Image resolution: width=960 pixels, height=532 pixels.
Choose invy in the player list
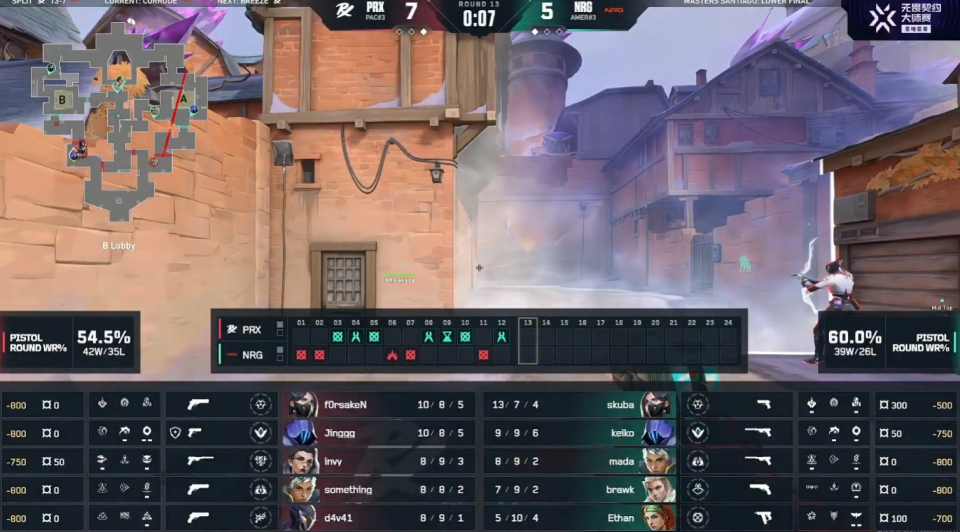(378, 461)
